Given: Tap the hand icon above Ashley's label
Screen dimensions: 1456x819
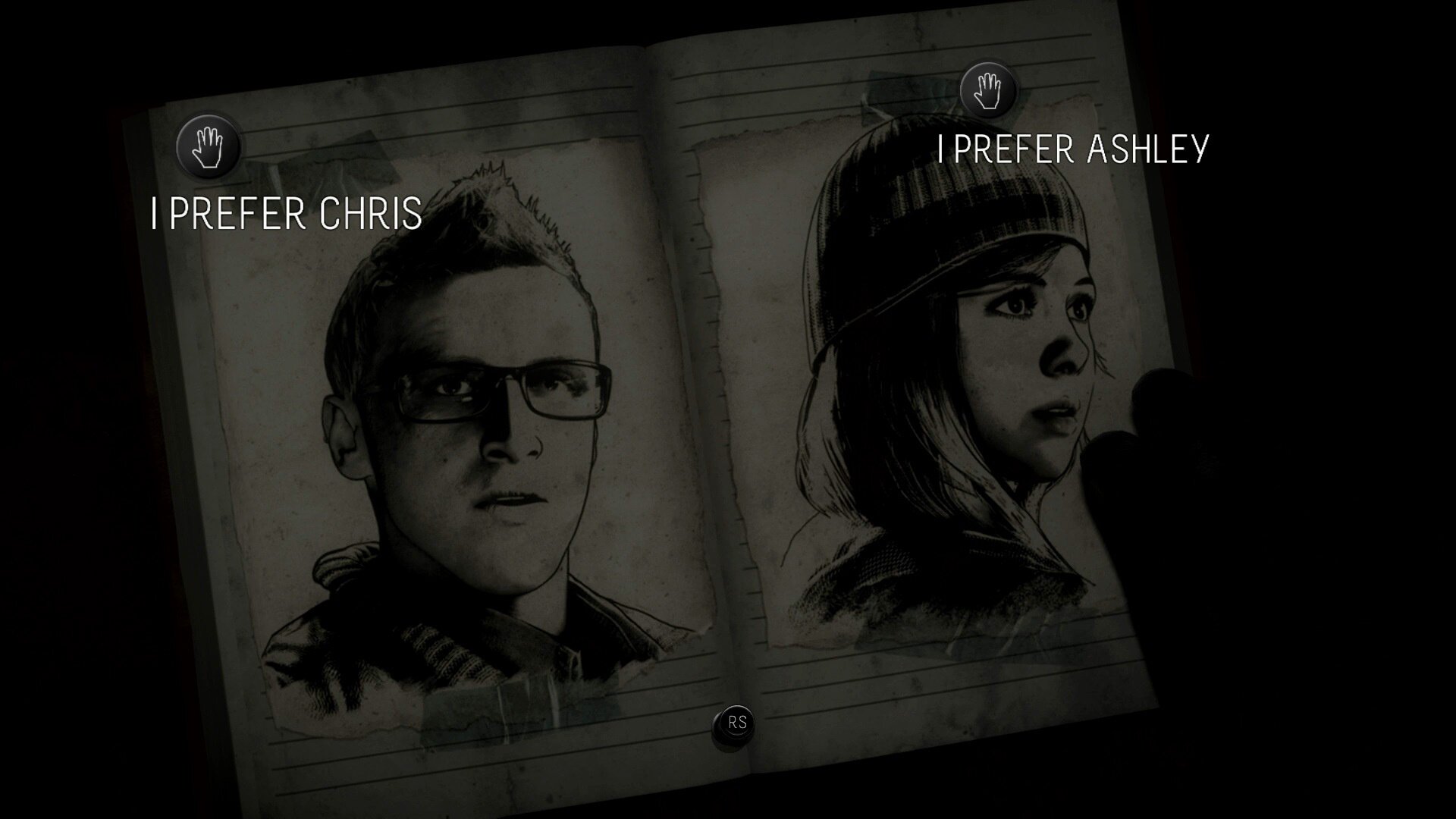Looking at the screenshot, I should tap(987, 90).
